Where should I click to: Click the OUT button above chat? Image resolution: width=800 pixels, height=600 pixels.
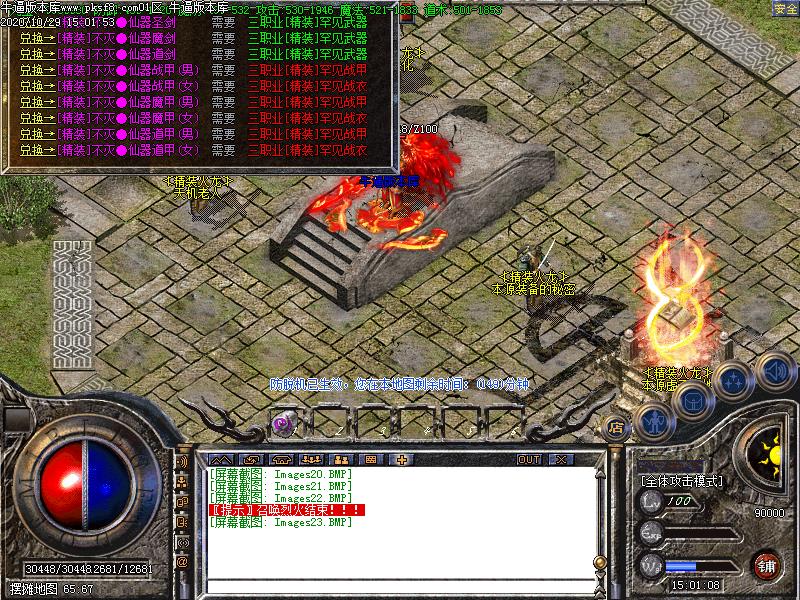[x=528, y=459]
